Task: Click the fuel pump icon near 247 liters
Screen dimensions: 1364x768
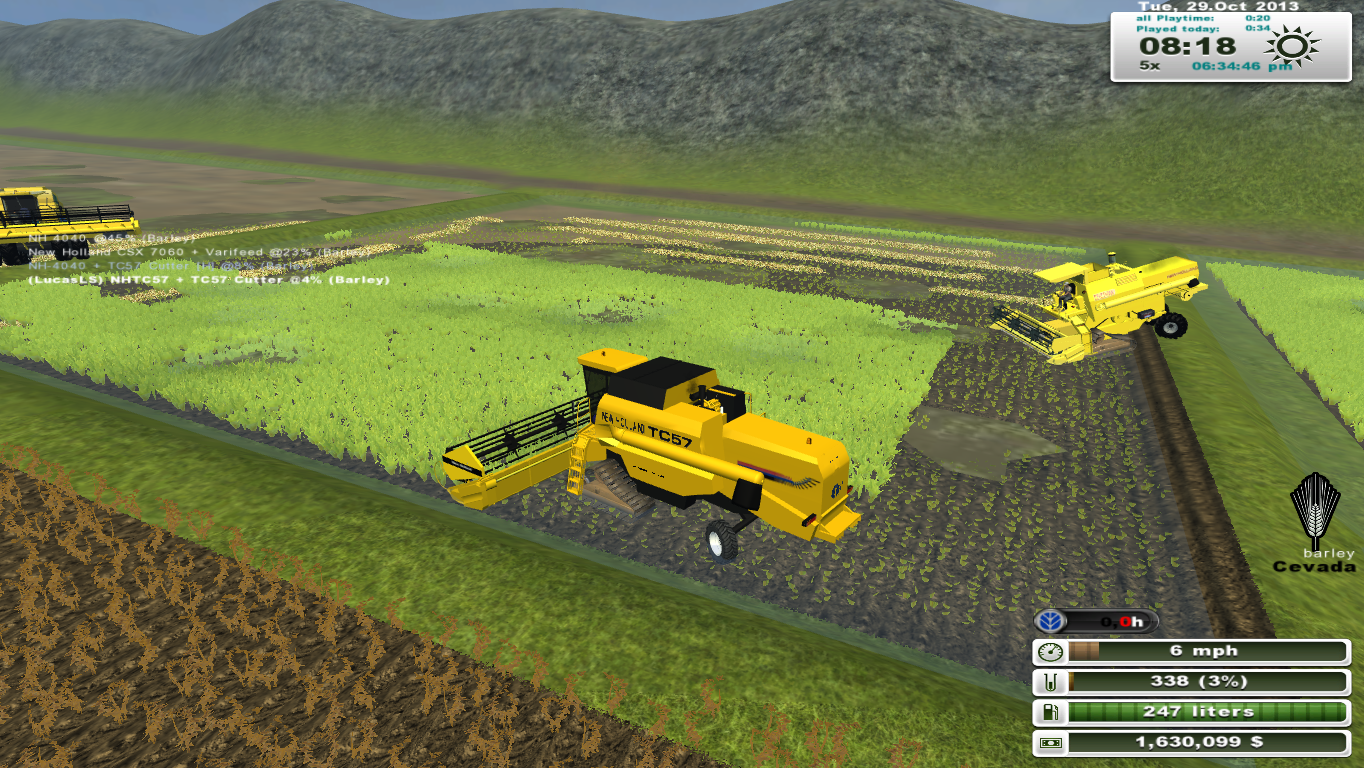Action: pos(1051,711)
